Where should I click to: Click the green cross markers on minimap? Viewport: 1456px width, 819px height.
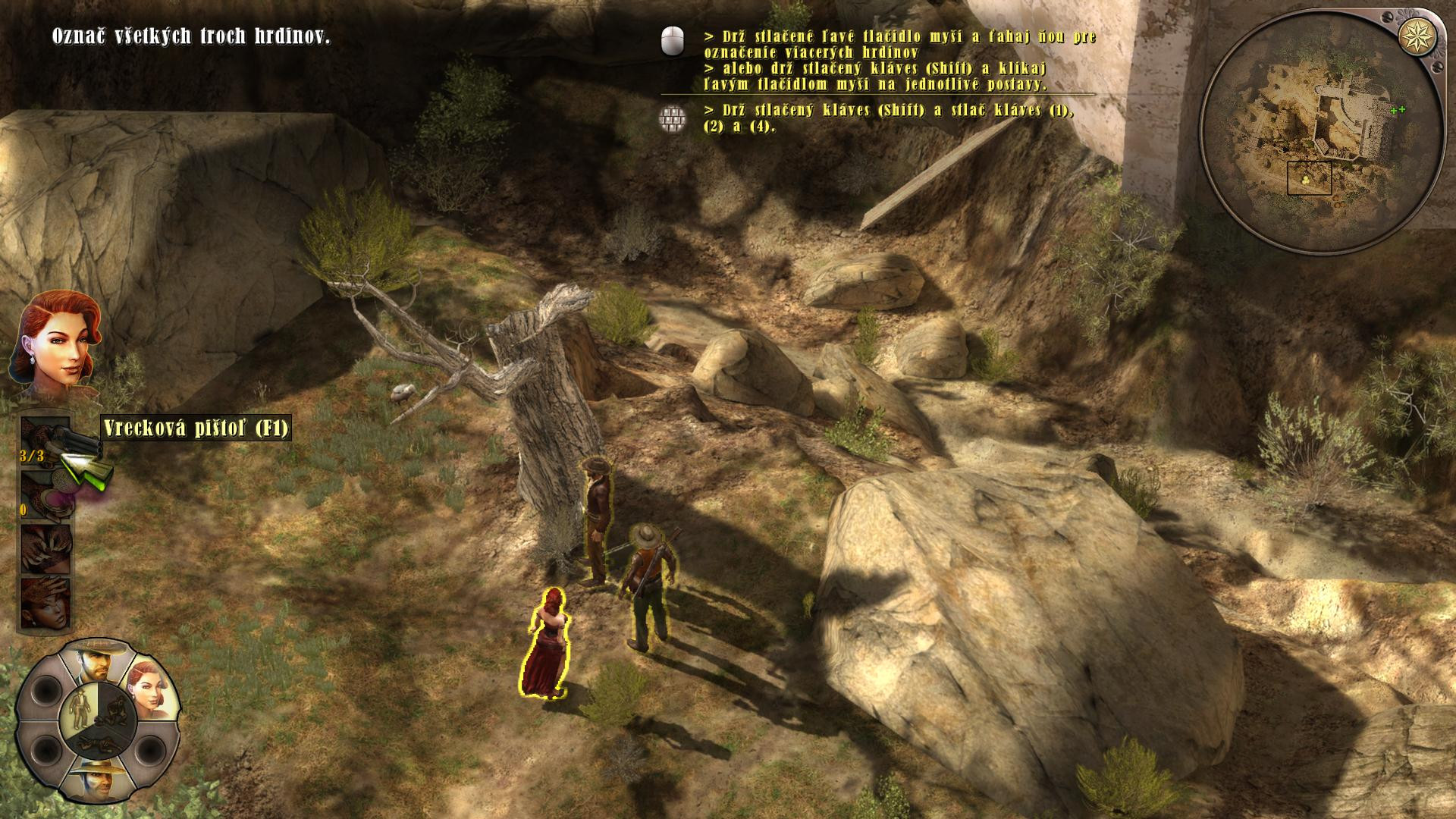click(x=1398, y=110)
